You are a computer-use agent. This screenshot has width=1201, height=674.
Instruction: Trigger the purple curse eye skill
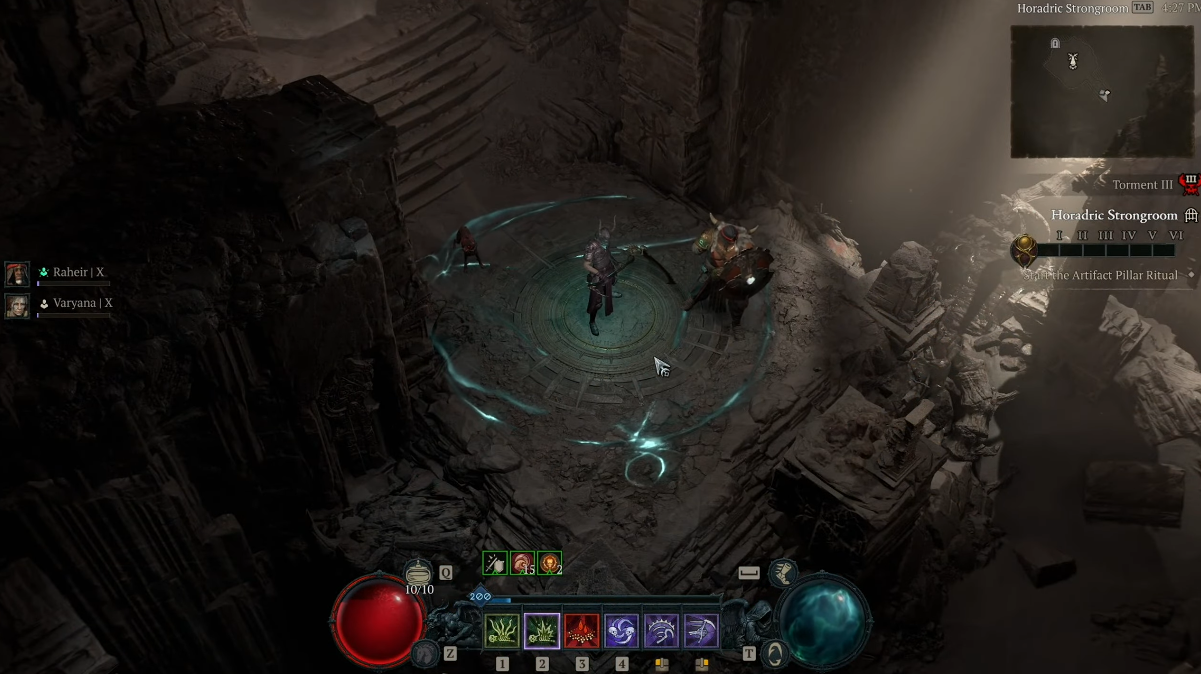tap(661, 631)
